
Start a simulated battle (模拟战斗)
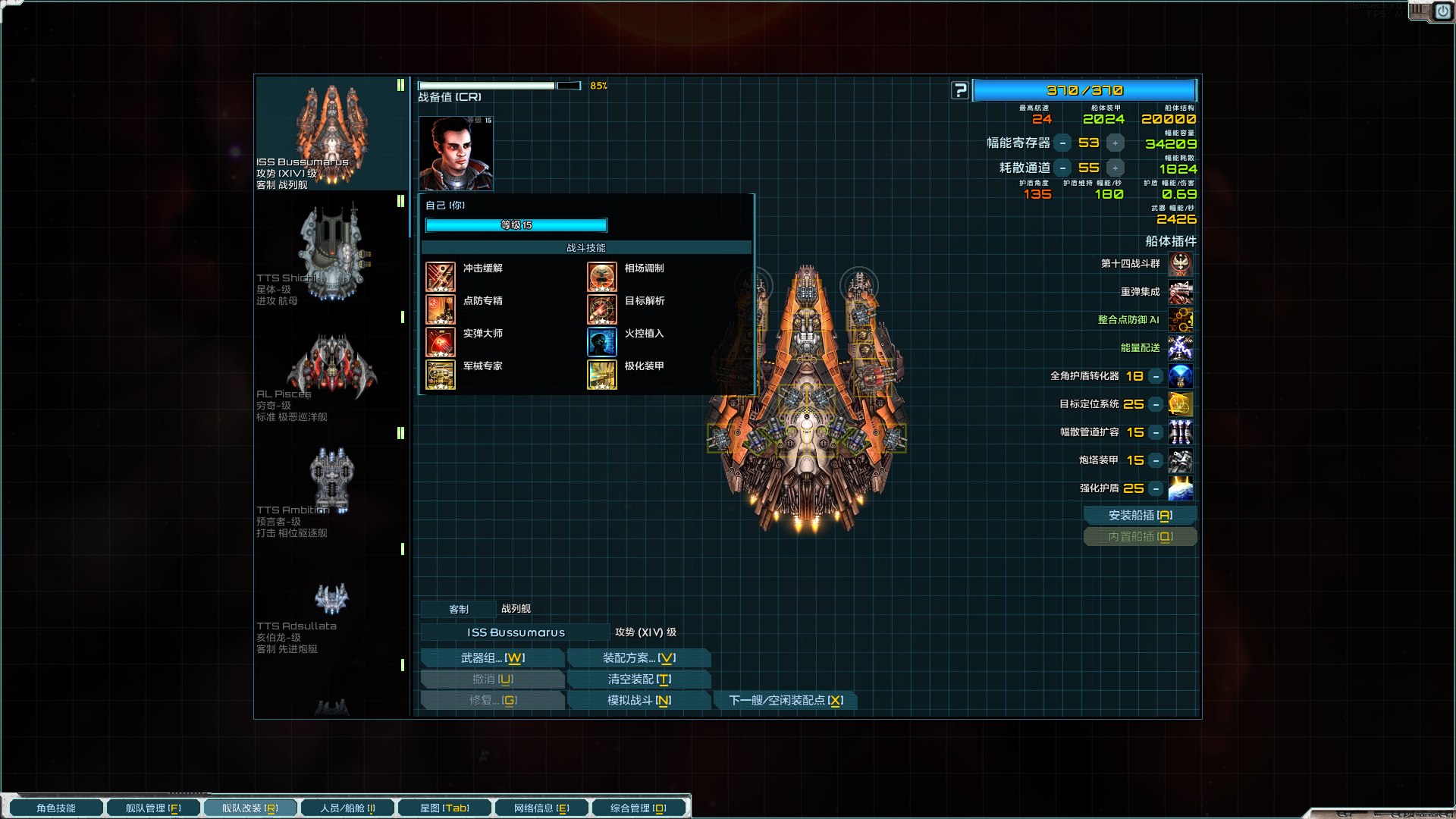pos(639,701)
